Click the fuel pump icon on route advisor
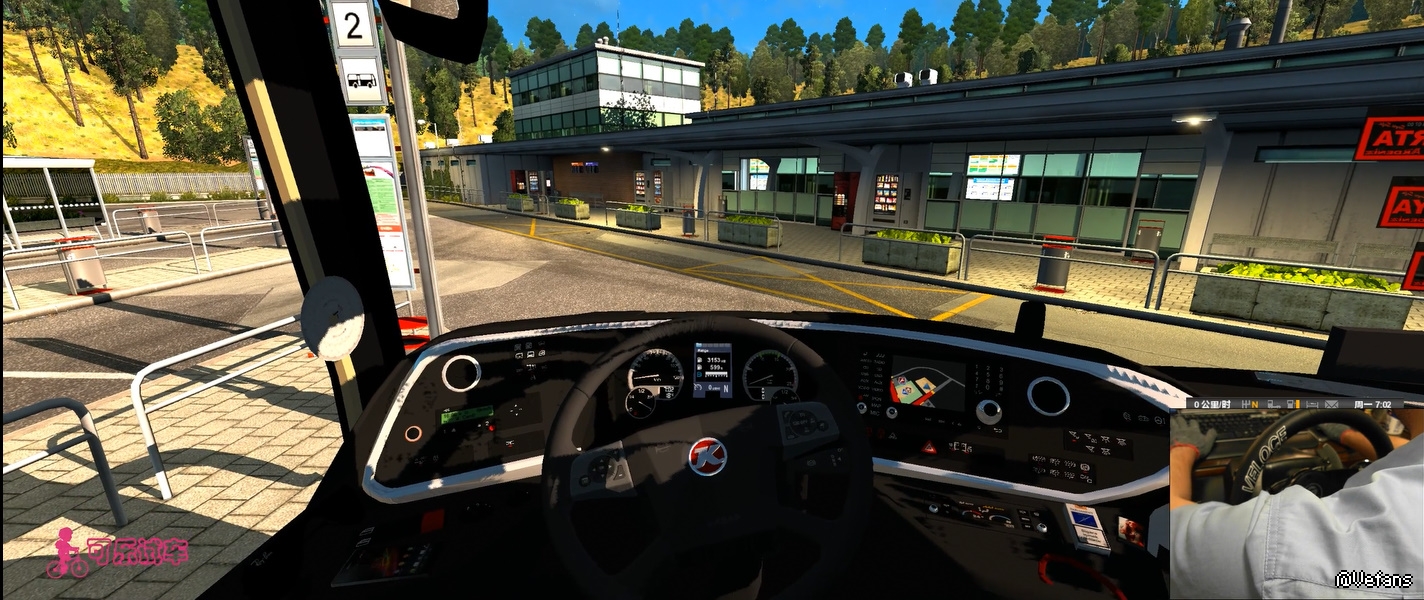1424x600 pixels. point(1290,404)
